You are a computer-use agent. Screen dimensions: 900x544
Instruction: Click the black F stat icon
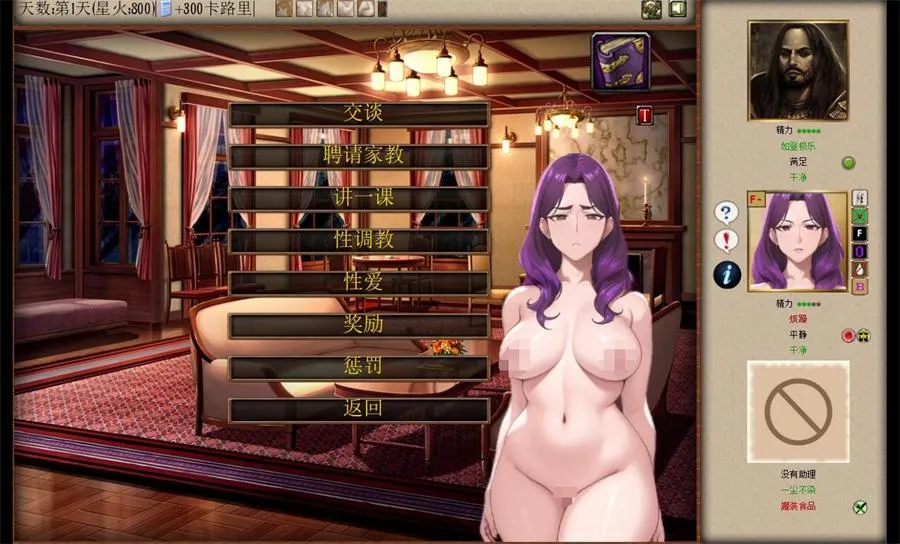click(x=859, y=233)
